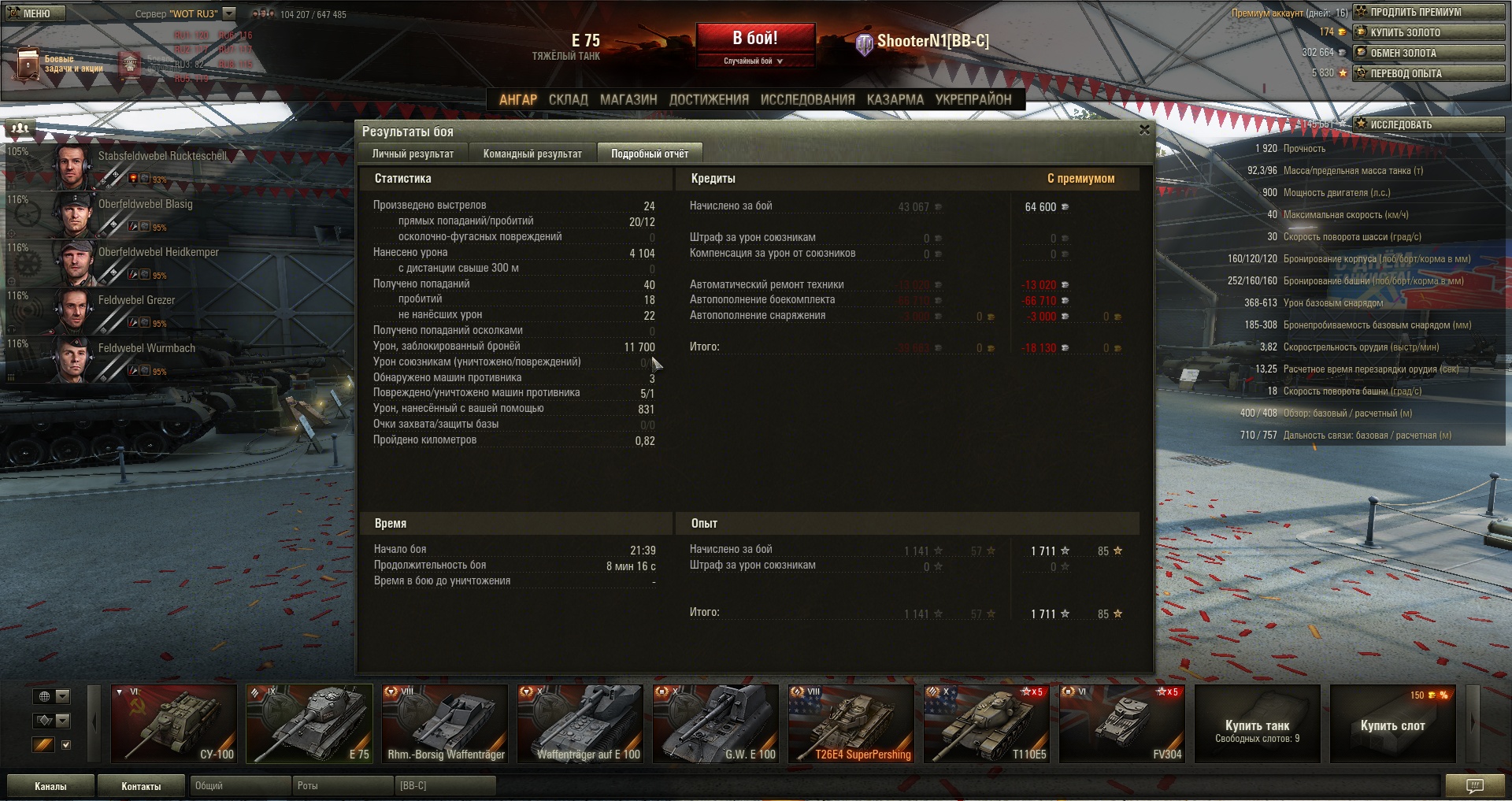Image resolution: width=1512 pixels, height=801 pixels.
Task: Start battle with В бой! button
Action: point(754,39)
